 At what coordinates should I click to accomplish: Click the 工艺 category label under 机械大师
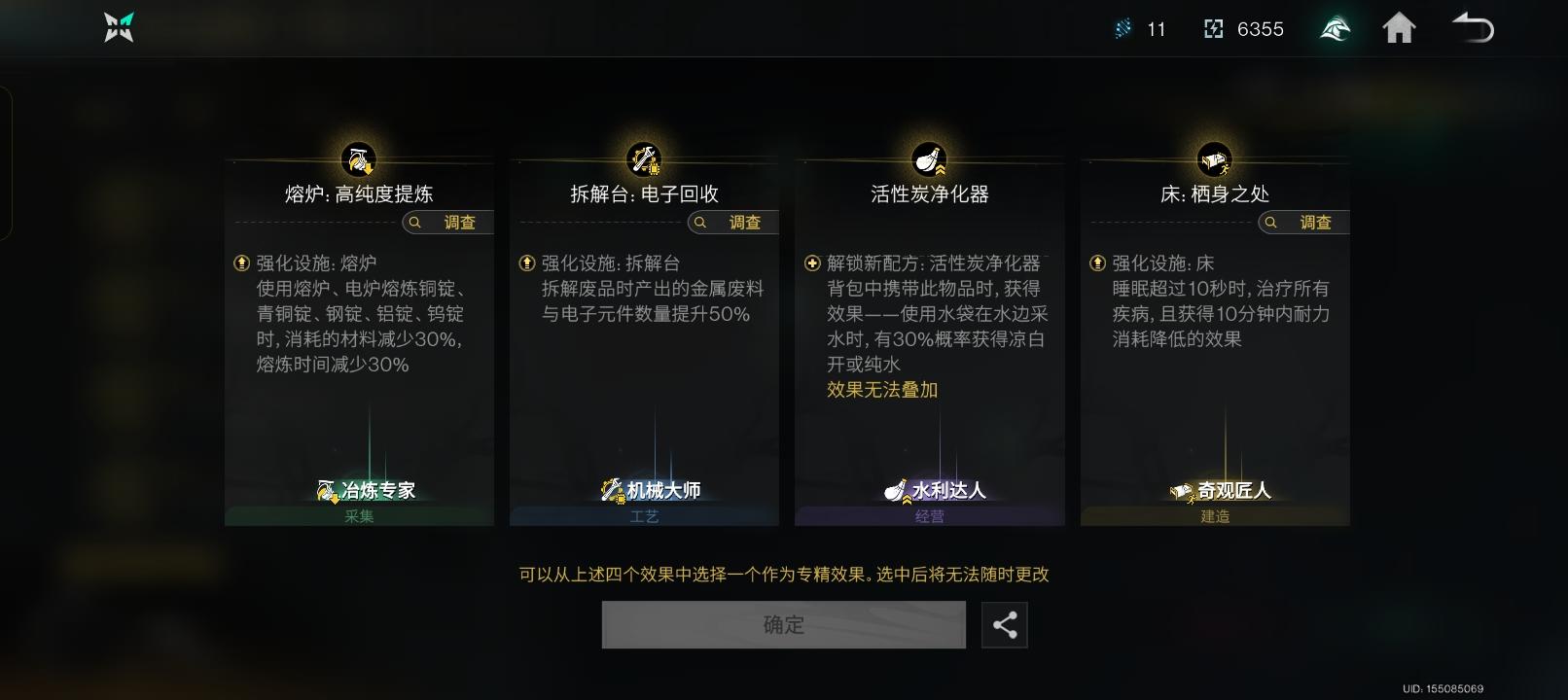click(643, 516)
